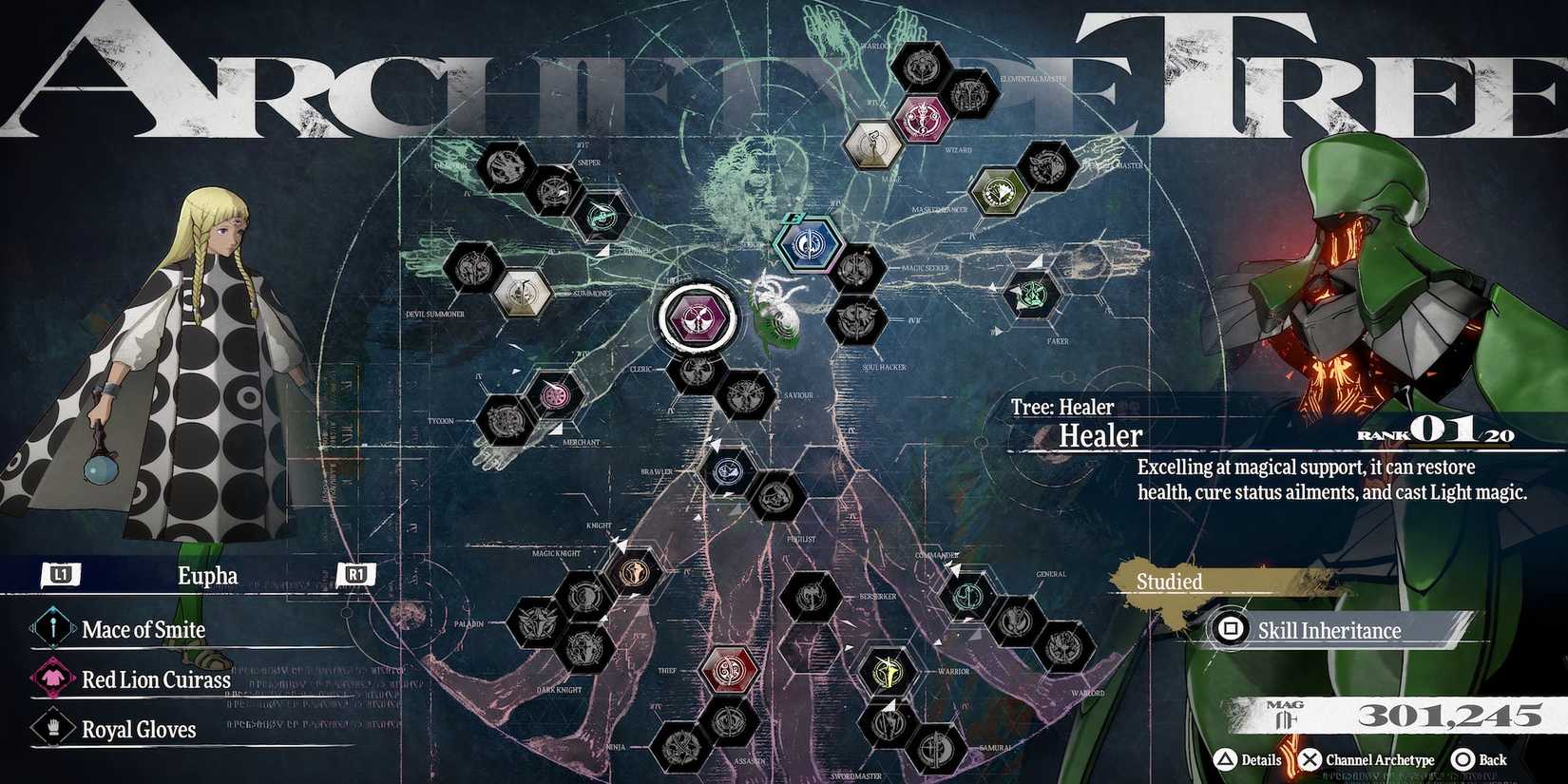Click the Soul Hacker archetype node
The height and width of the screenshot is (784, 1568).
click(859, 318)
